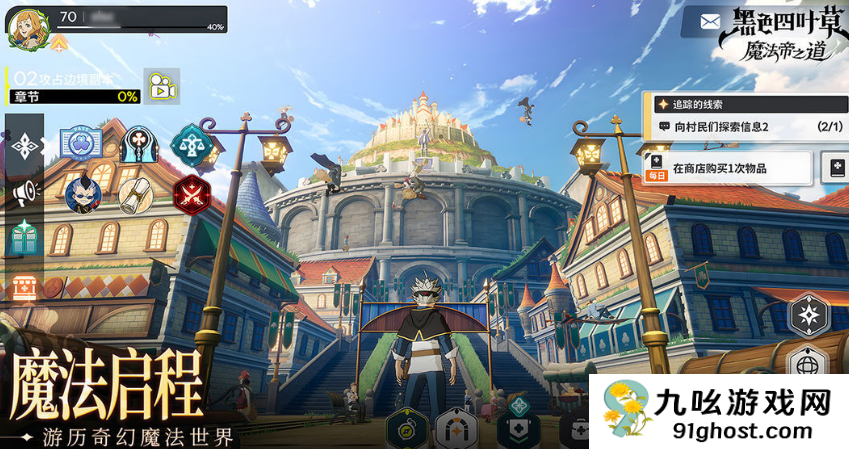The height and width of the screenshot is (449, 849).
Task: Select the clover gate icon
Action: click(x=136, y=145)
